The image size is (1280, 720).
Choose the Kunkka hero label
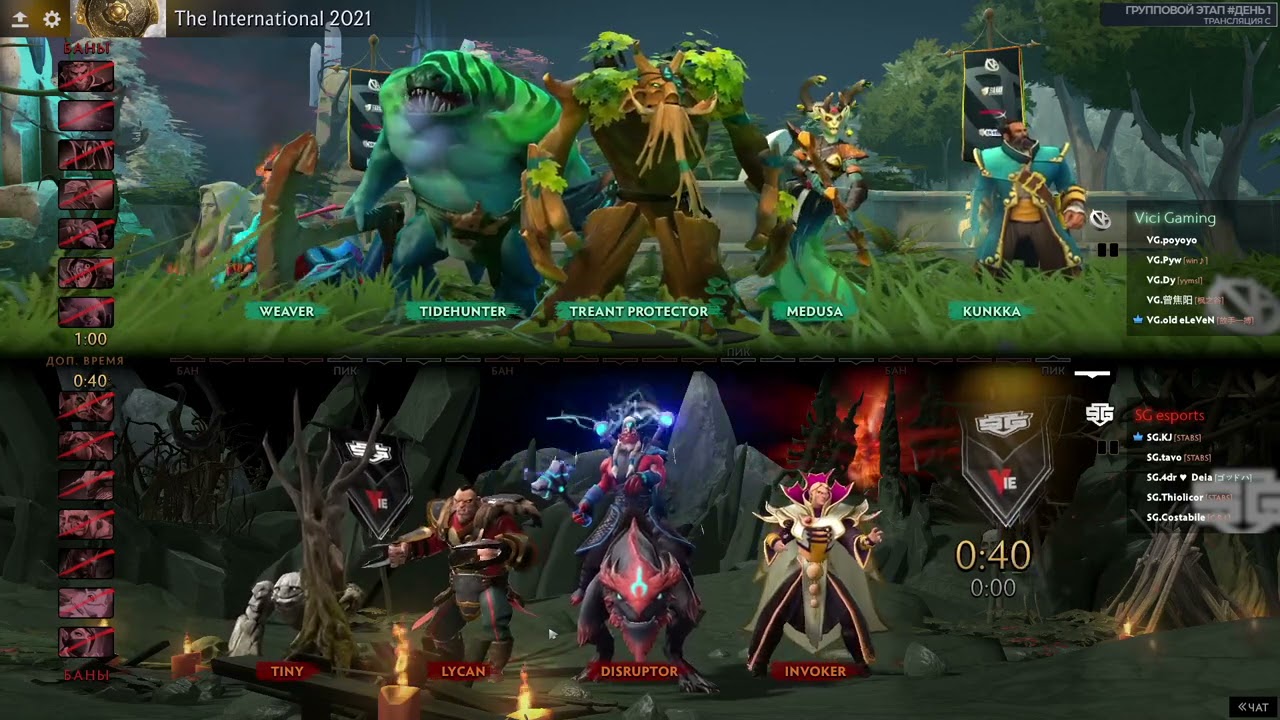click(991, 311)
